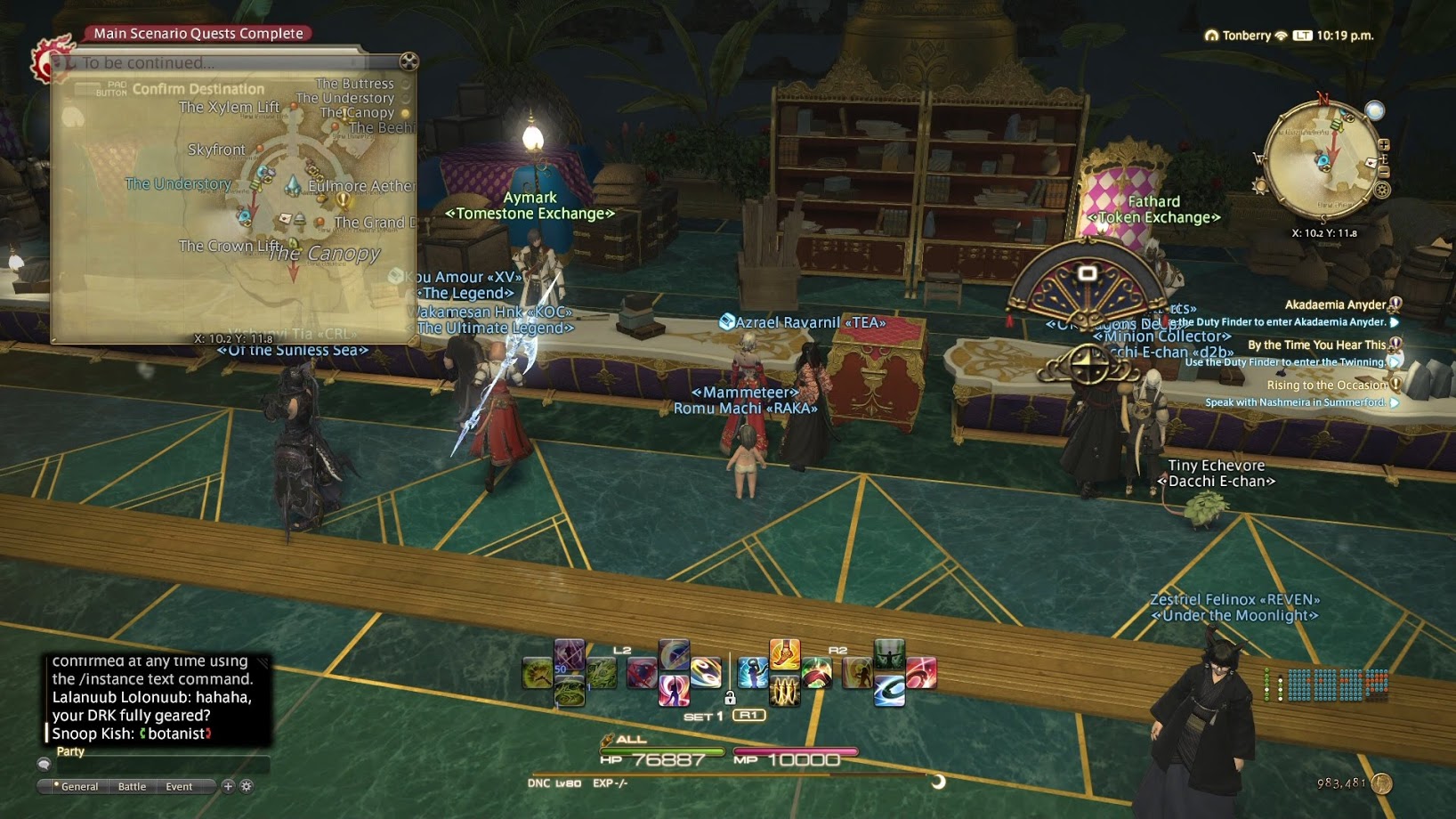Open the Akadaemia Anyder quest entry
The image size is (1456, 819).
pos(1335,304)
